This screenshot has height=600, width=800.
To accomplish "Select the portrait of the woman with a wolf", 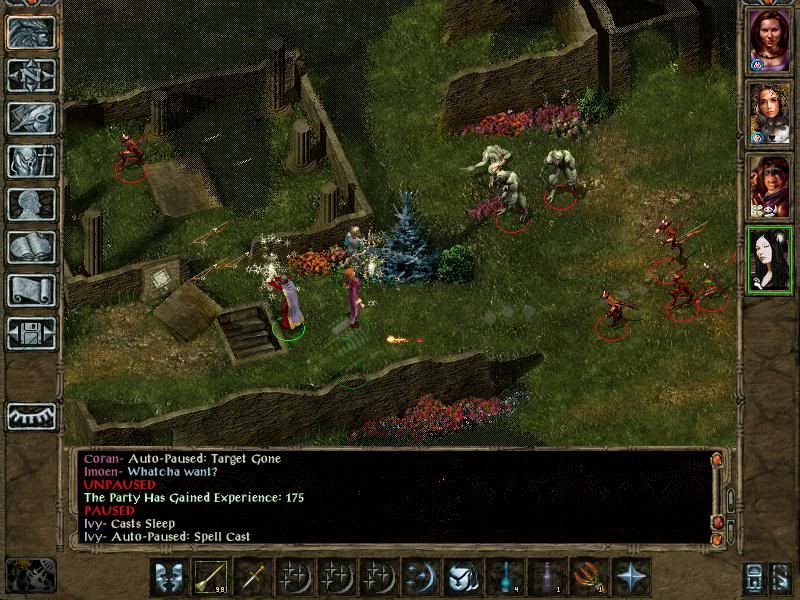I will 769,114.
